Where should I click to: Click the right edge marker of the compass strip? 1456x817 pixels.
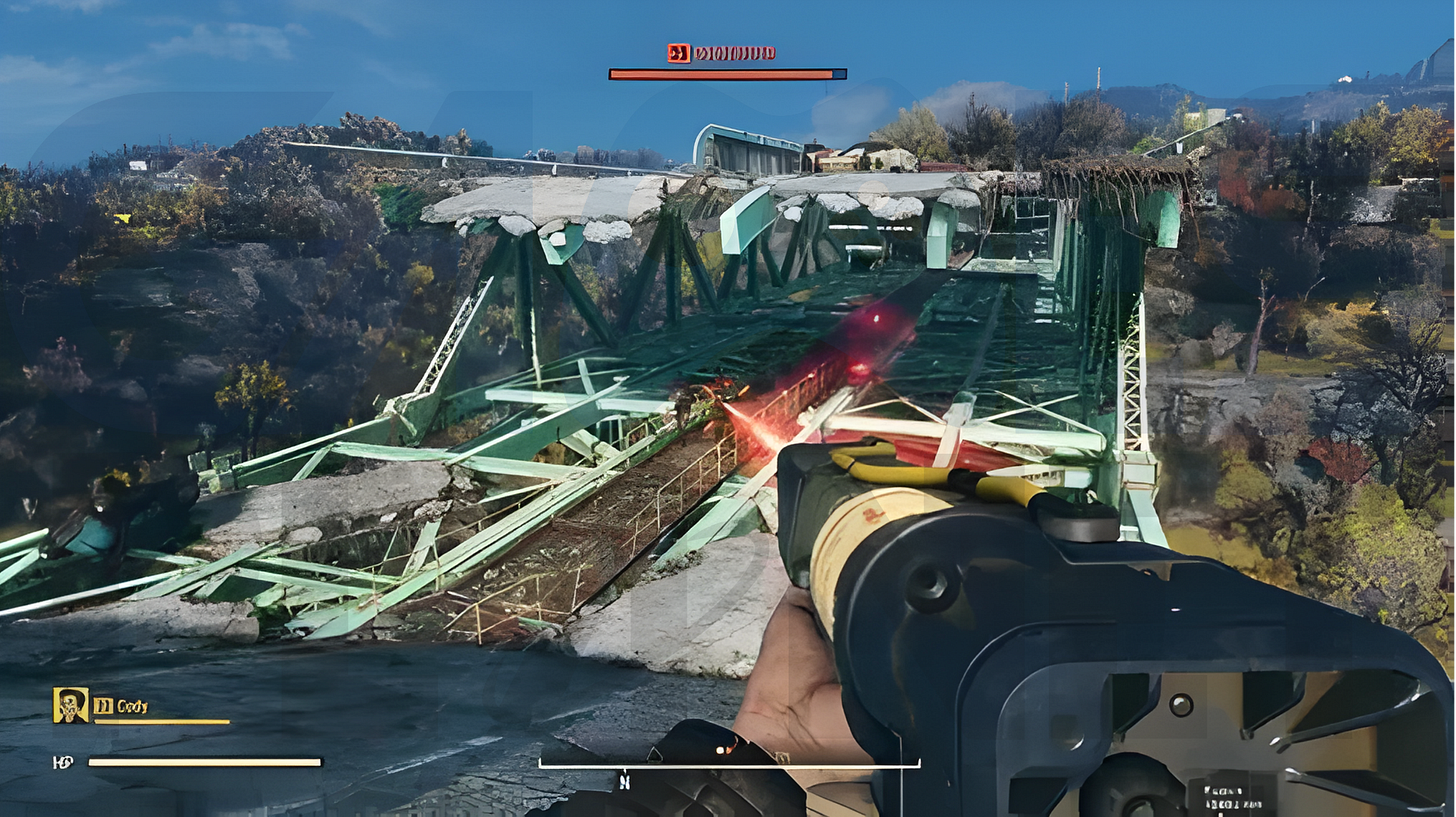click(x=918, y=763)
